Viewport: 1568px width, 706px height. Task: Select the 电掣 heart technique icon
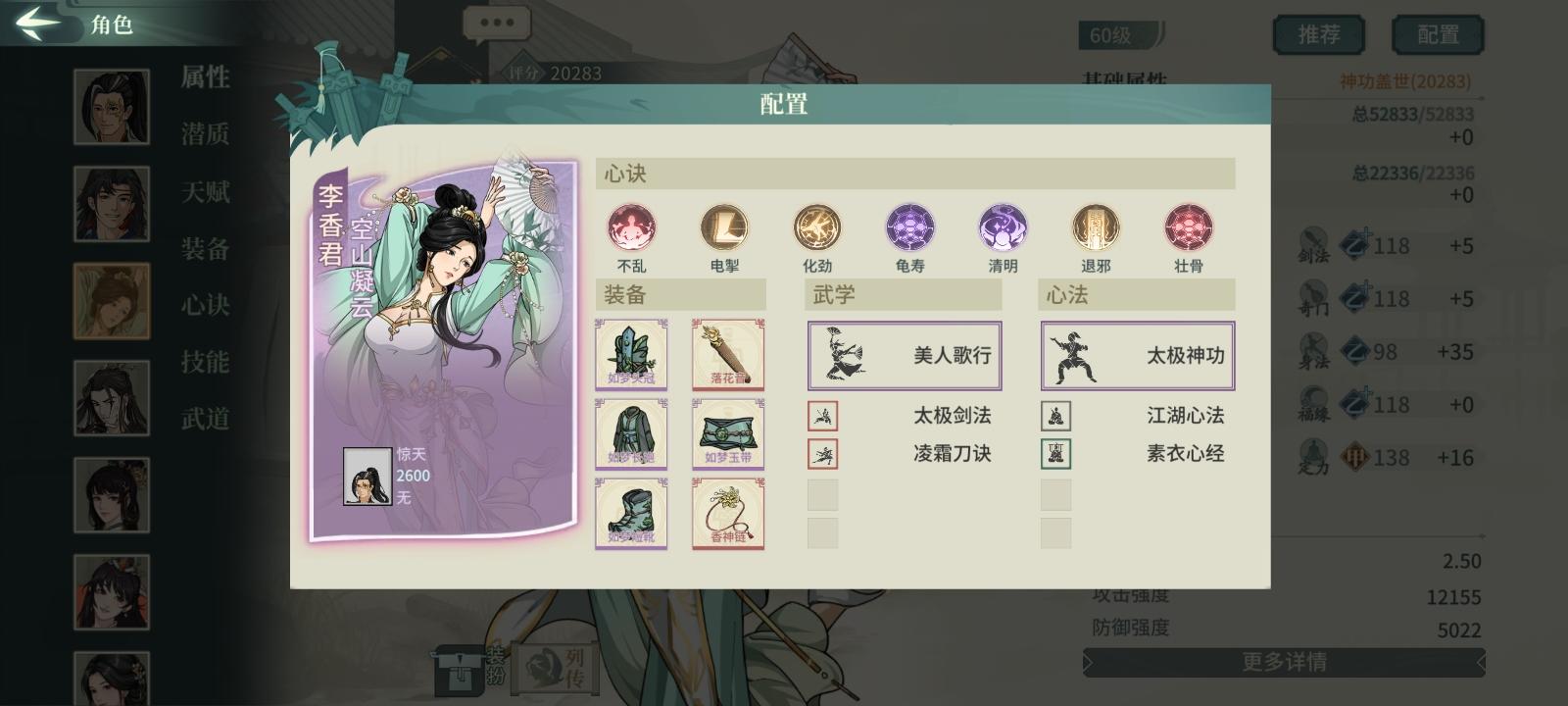tap(724, 227)
